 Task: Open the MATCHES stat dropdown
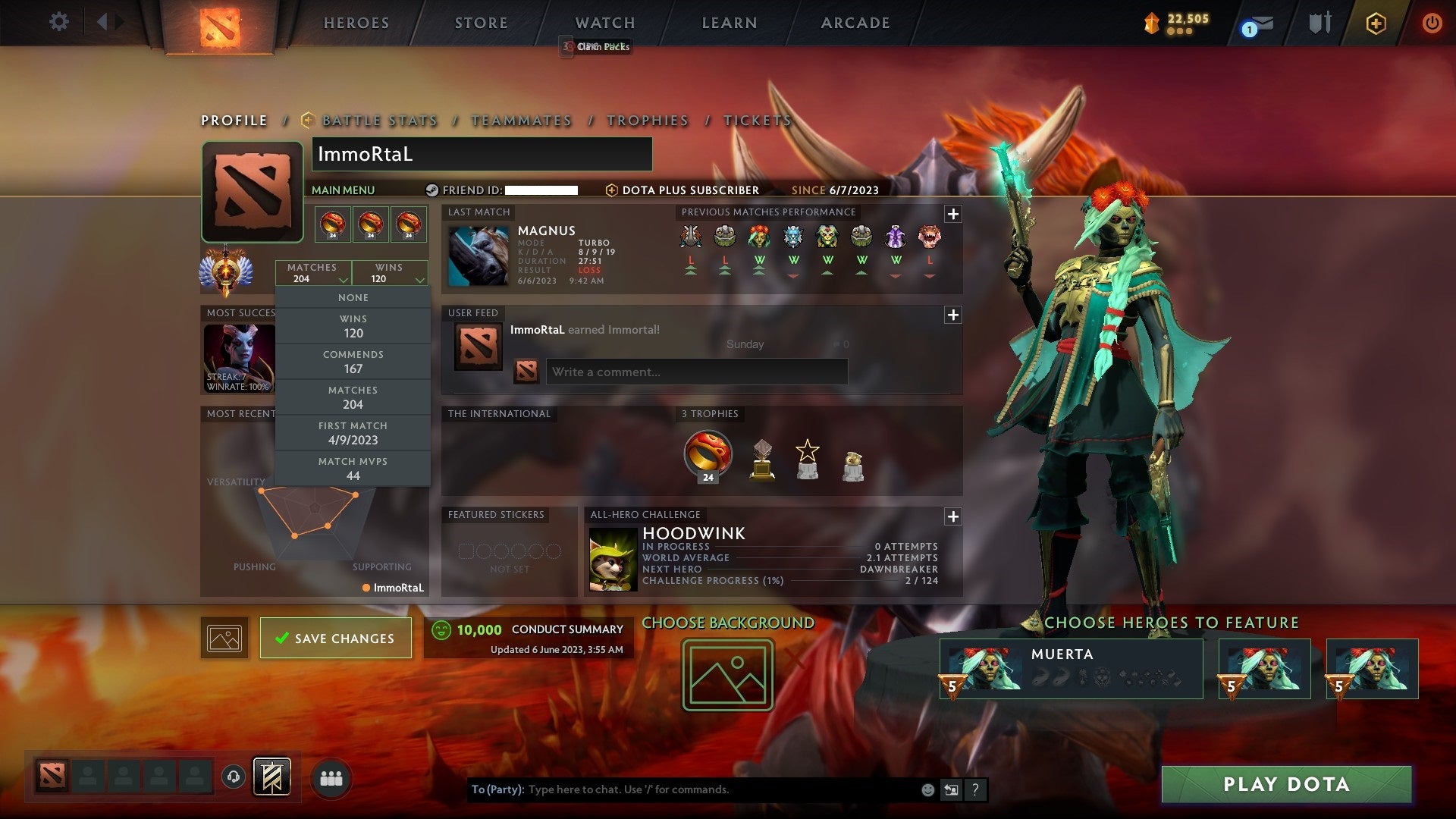click(x=313, y=273)
